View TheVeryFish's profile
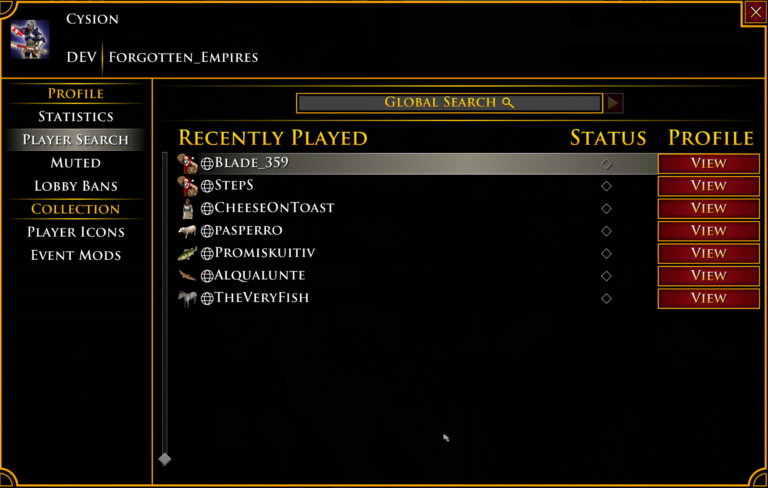The height and width of the screenshot is (488, 768). pyautogui.click(x=708, y=298)
